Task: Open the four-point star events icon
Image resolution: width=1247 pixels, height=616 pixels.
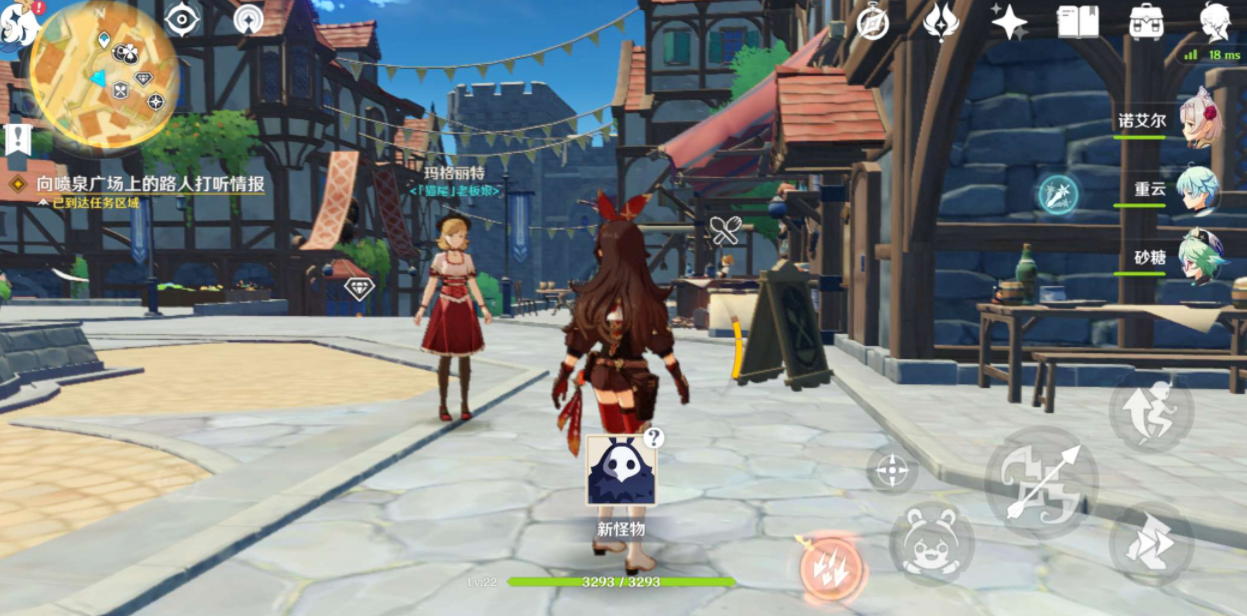Action: pos(1009,21)
